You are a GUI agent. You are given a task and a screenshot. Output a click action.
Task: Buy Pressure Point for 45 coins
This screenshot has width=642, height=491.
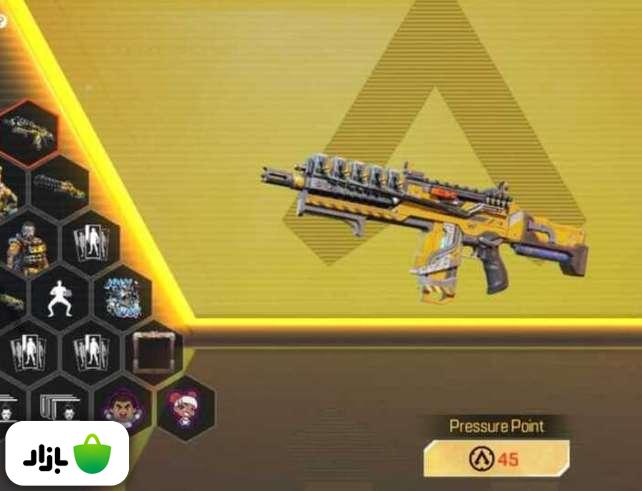(x=495, y=460)
